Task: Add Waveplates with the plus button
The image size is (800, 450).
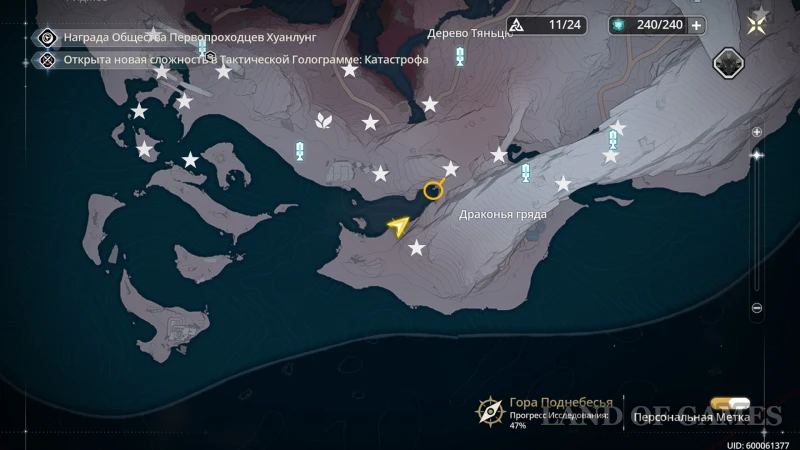Action: (696, 25)
